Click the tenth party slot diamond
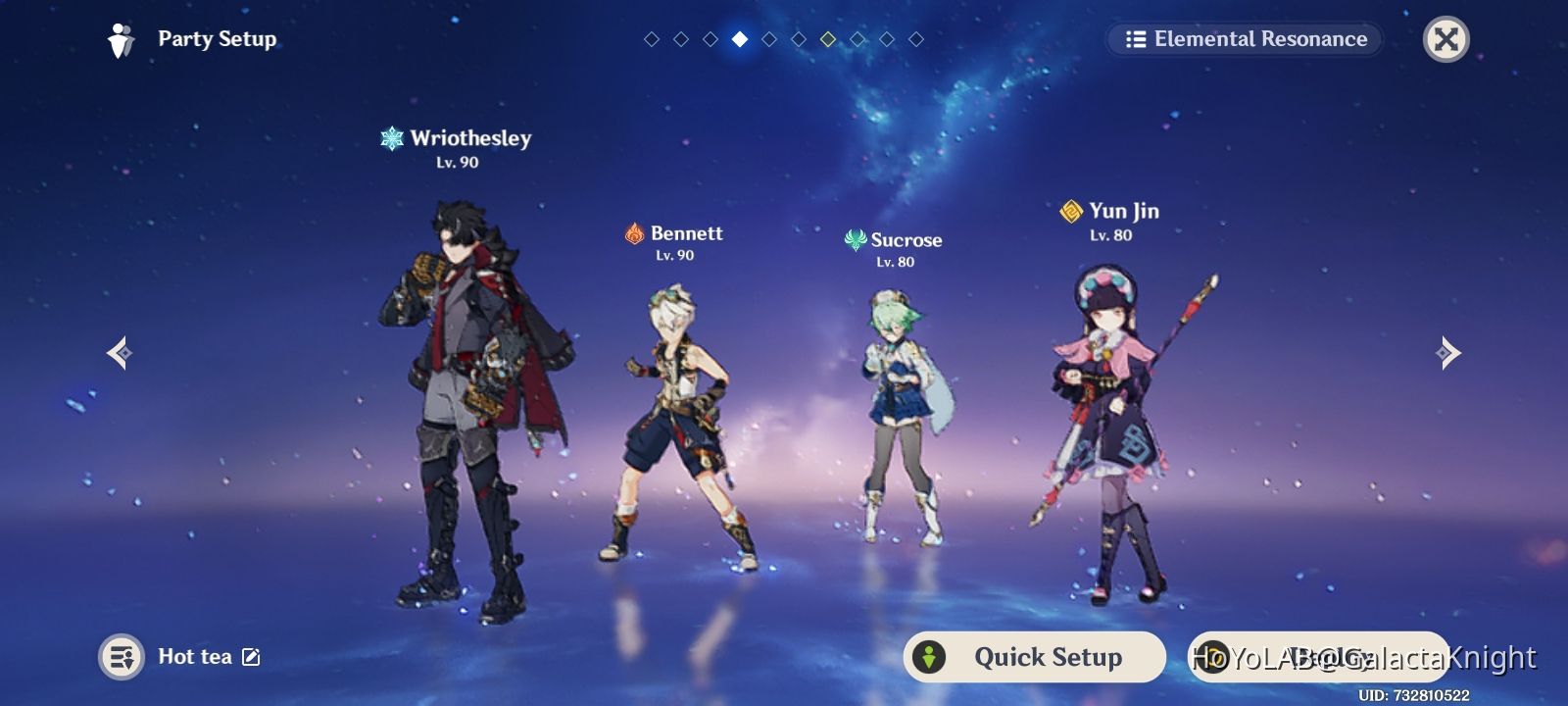Image resolution: width=1568 pixels, height=706 pixels. [x=914, y=39]
